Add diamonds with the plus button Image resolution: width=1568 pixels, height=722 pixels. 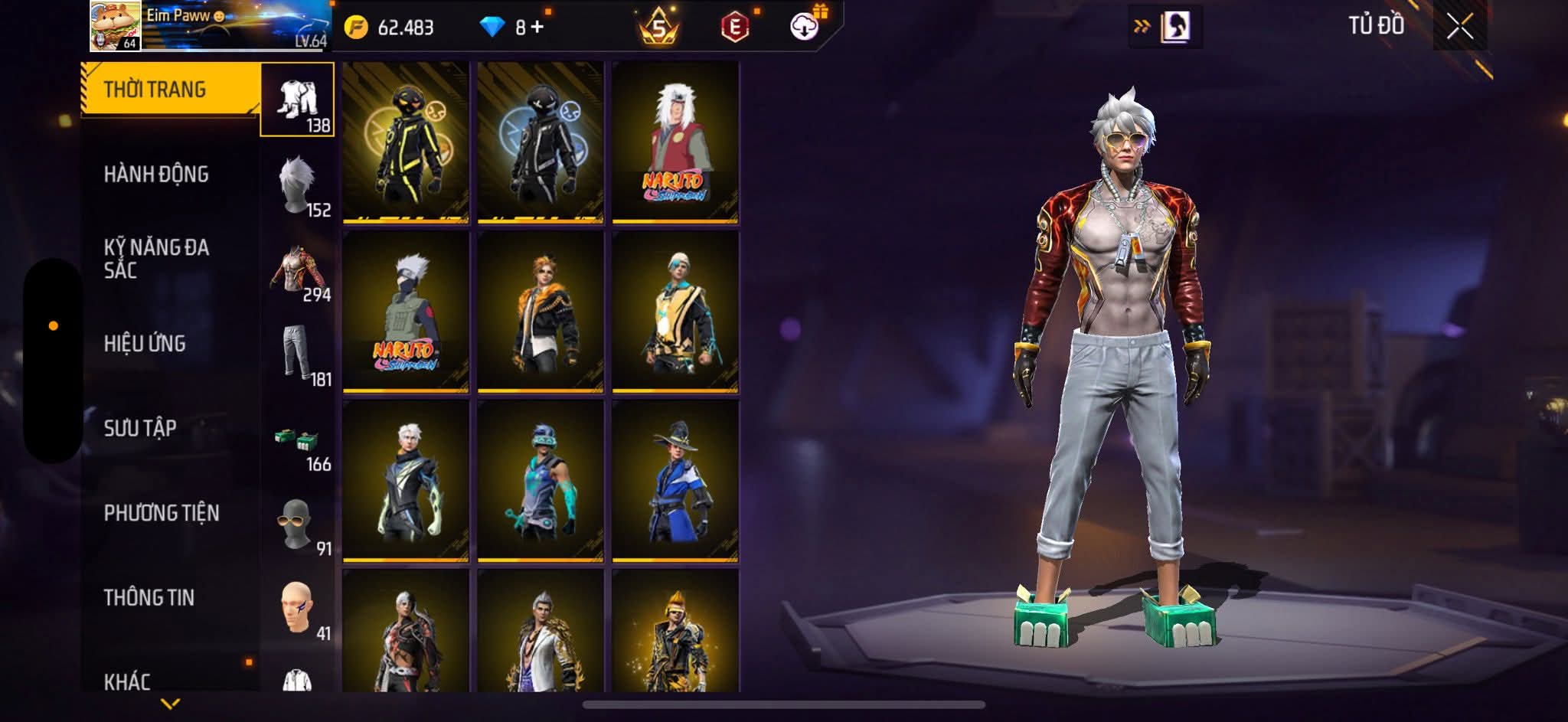(537, 28)
